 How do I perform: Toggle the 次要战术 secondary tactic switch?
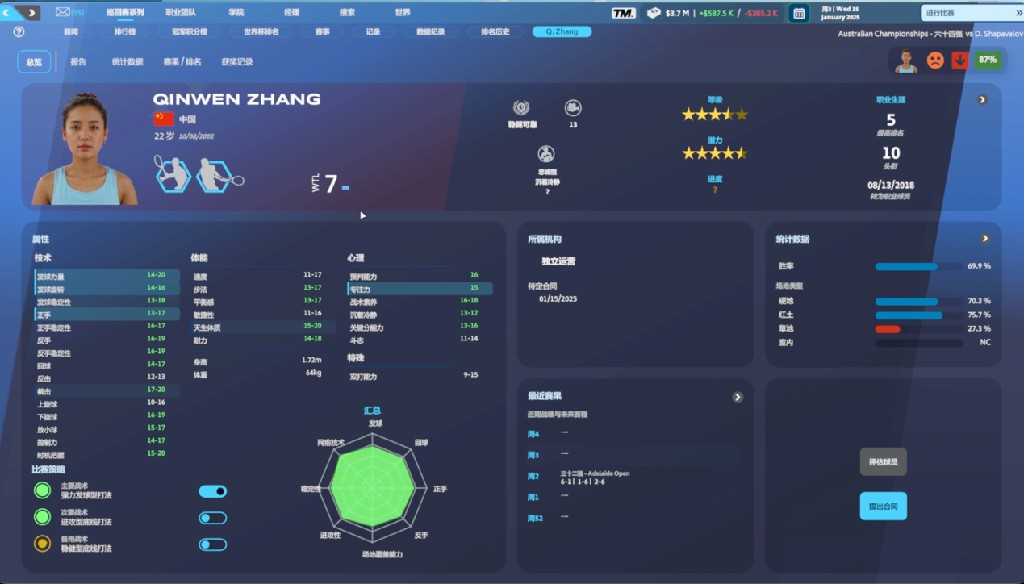coord(213,518)
